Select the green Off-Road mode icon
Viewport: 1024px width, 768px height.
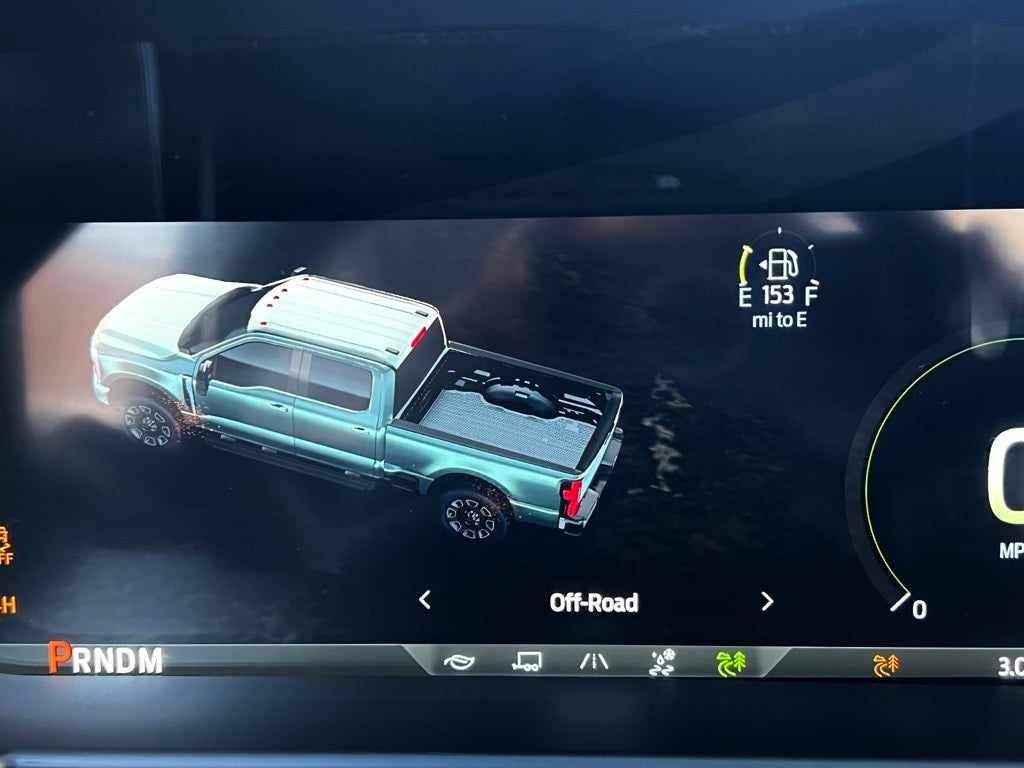coord(731,663)
